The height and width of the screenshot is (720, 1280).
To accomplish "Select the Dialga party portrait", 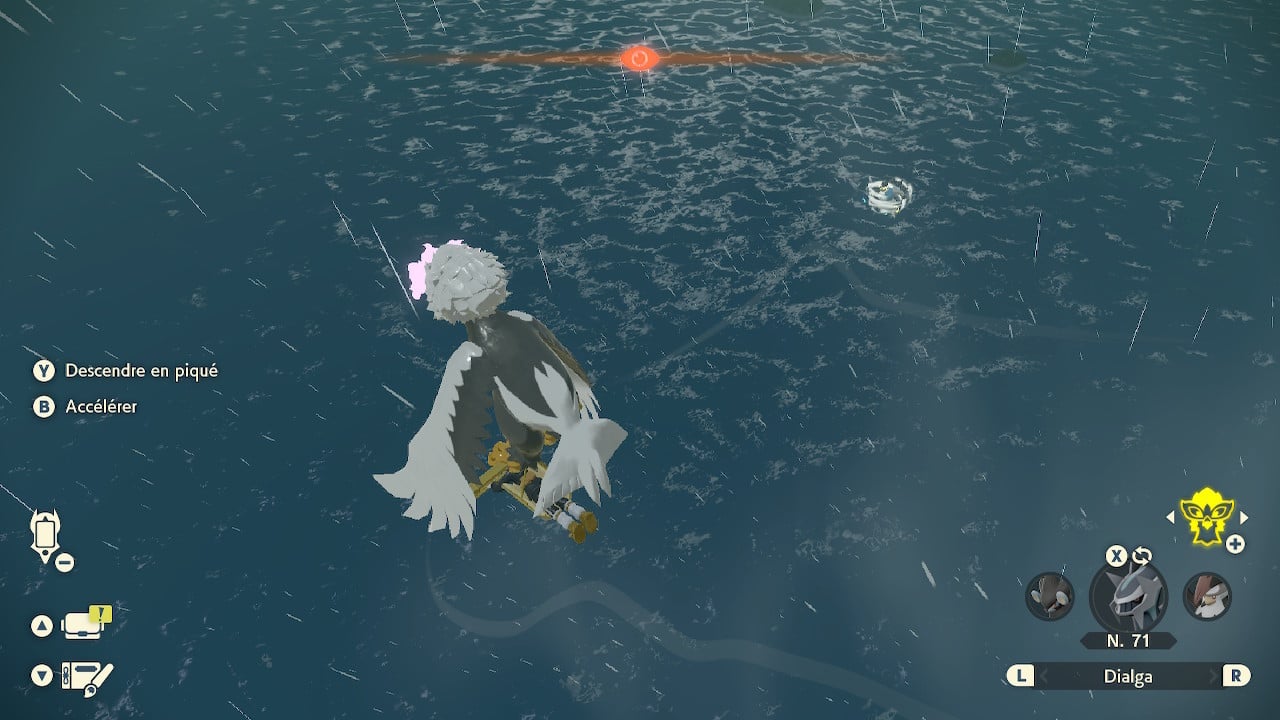I will (x=1128, y=597).
